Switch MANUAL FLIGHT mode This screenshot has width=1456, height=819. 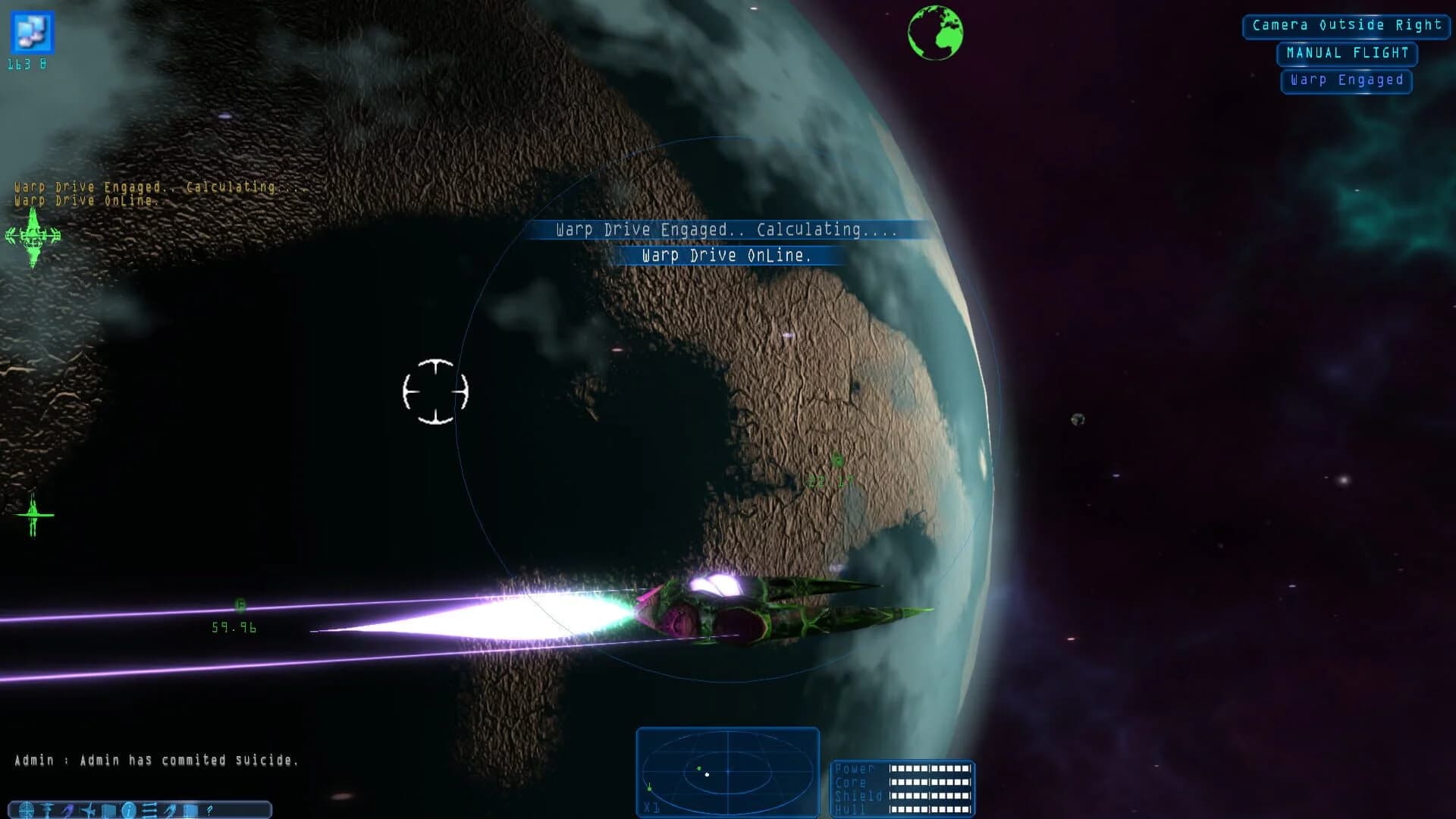click(x=1346, y=53)
